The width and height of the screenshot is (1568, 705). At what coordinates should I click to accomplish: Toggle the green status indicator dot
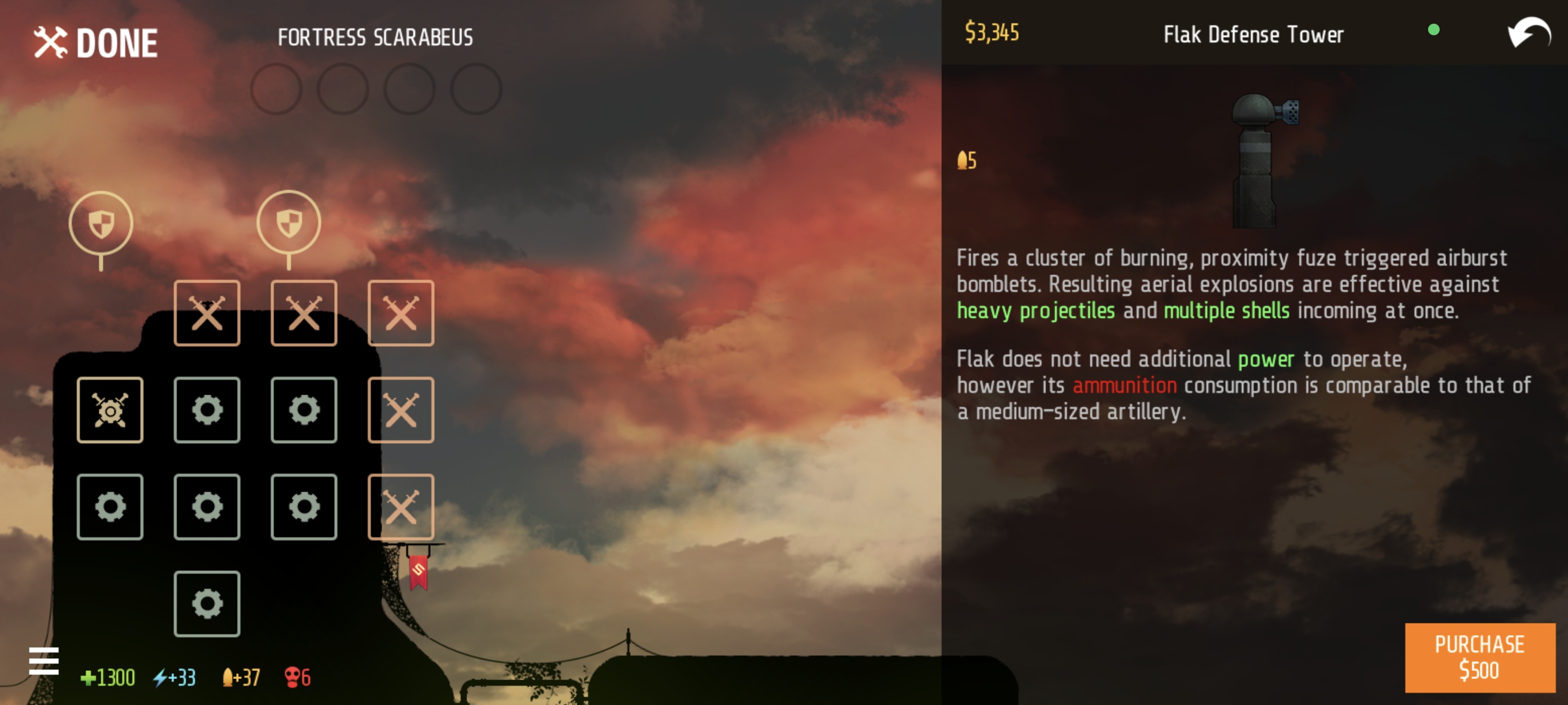coord(1434,30)
